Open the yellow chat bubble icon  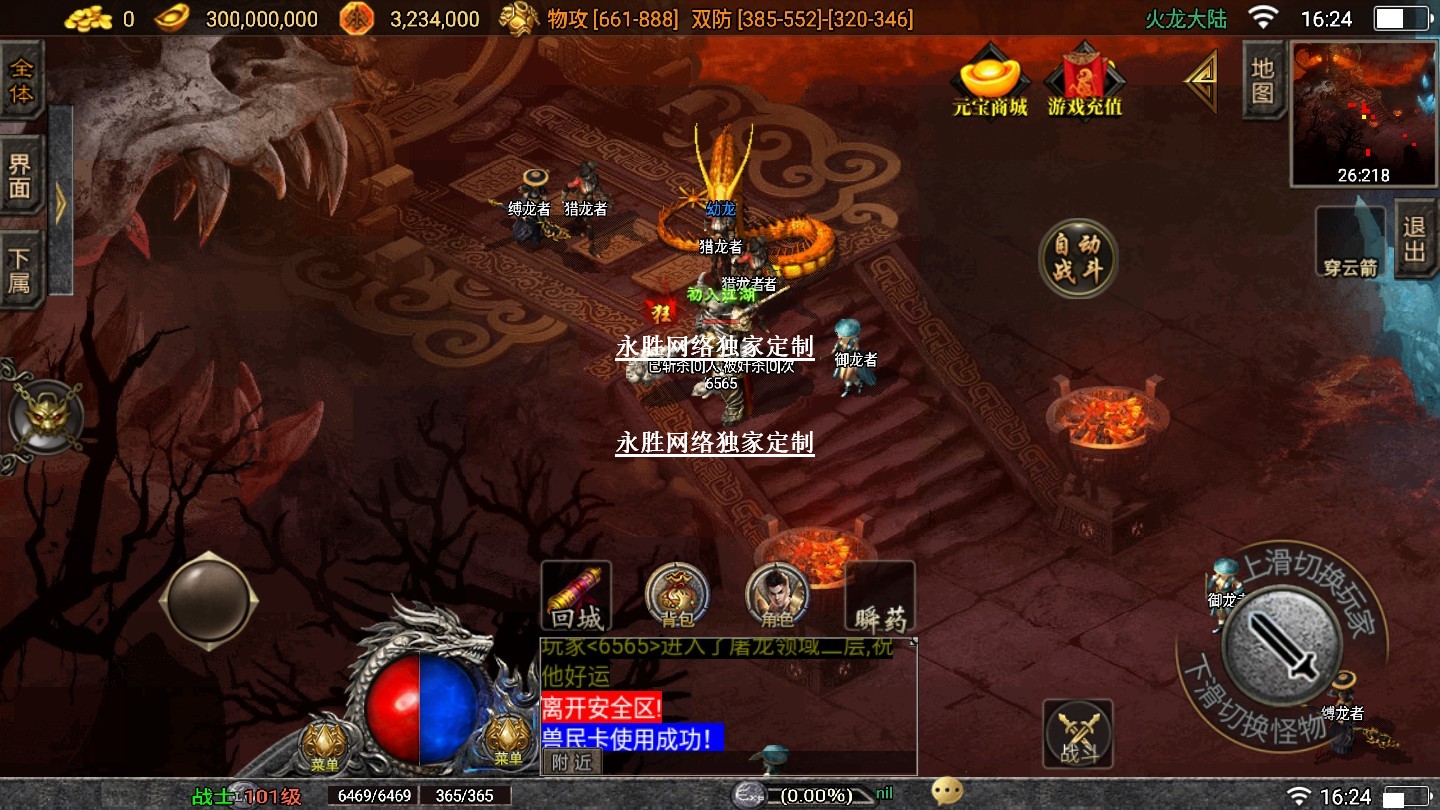[946, 793]
